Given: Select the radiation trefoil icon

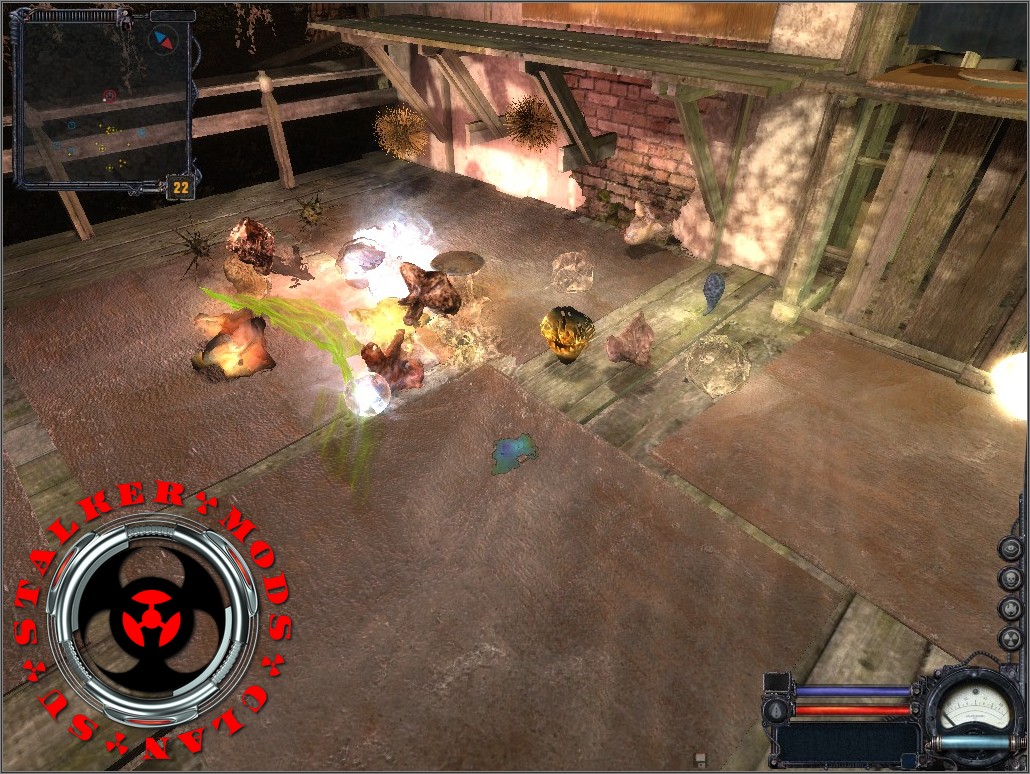Looking at the screenshot, I should point(1010,639).
